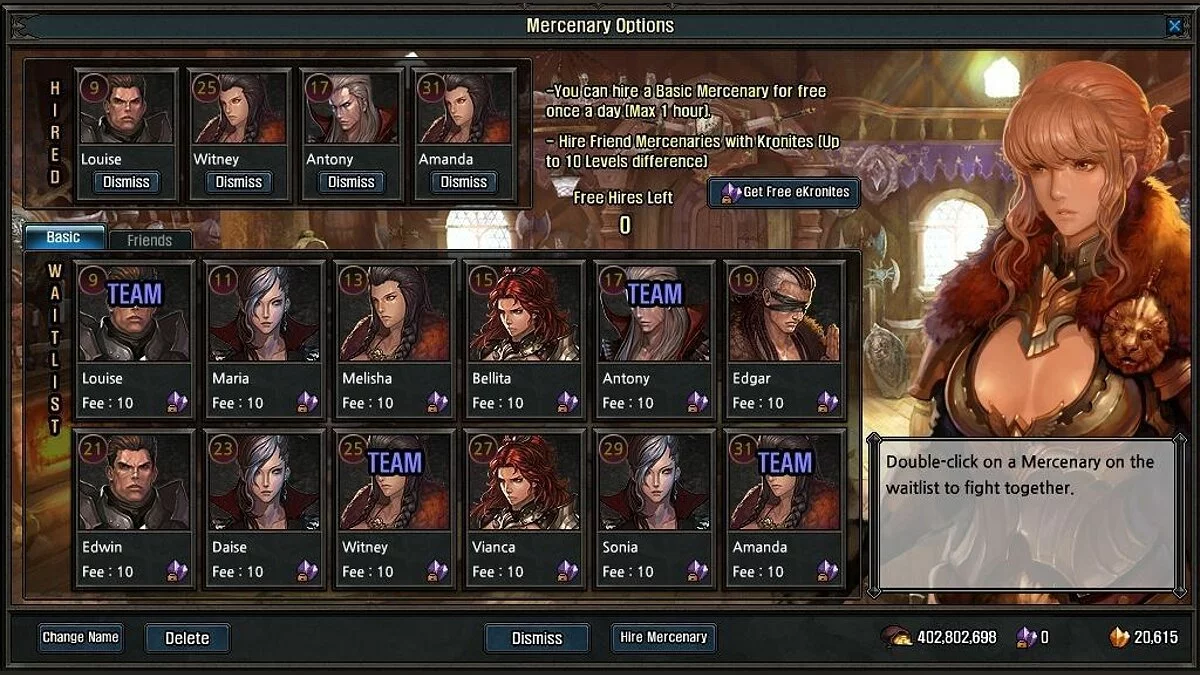Select the Basic mercenary tab
Viewport: 1200px width, 675px height.
64,238
